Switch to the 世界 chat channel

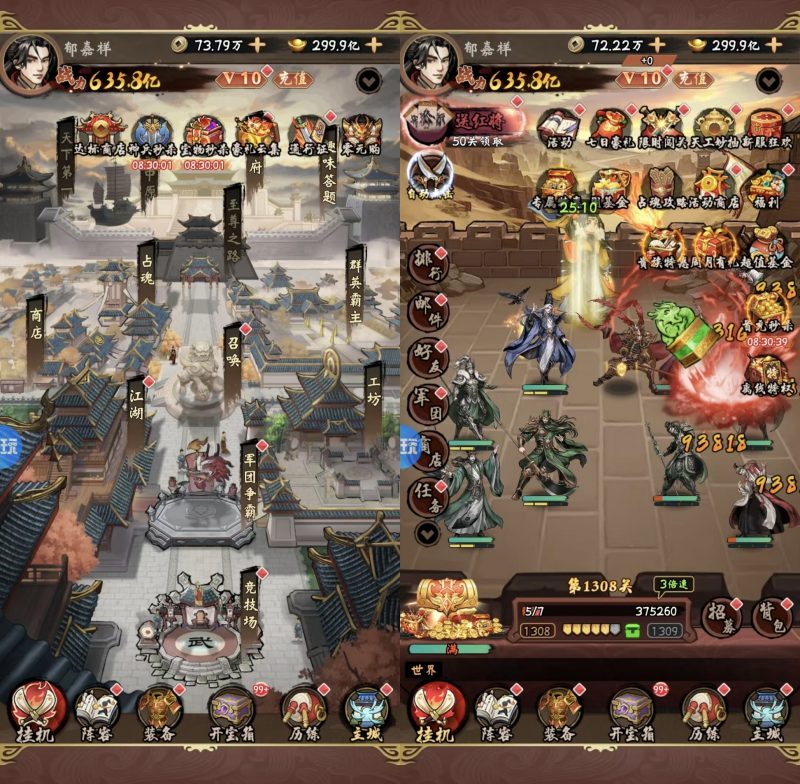coord(421,669)
